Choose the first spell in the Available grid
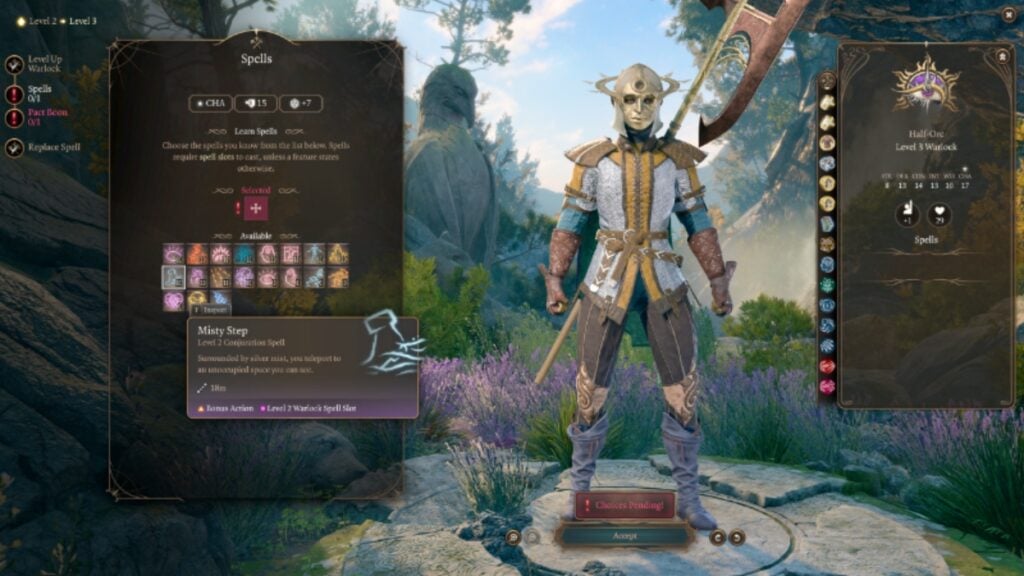 tap(174, 254)
